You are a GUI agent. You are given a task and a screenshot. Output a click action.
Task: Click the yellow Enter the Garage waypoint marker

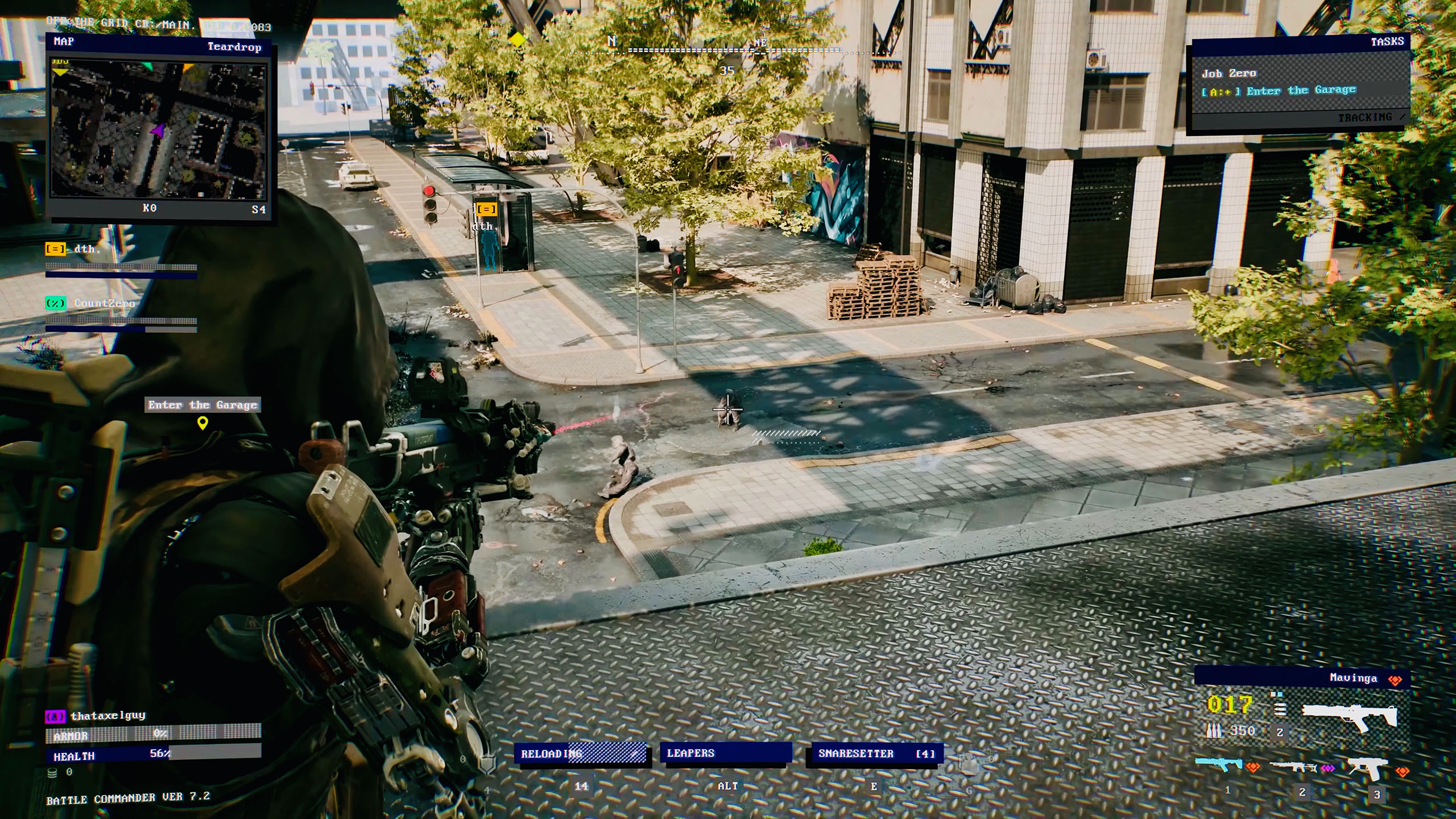pos(202,423)
